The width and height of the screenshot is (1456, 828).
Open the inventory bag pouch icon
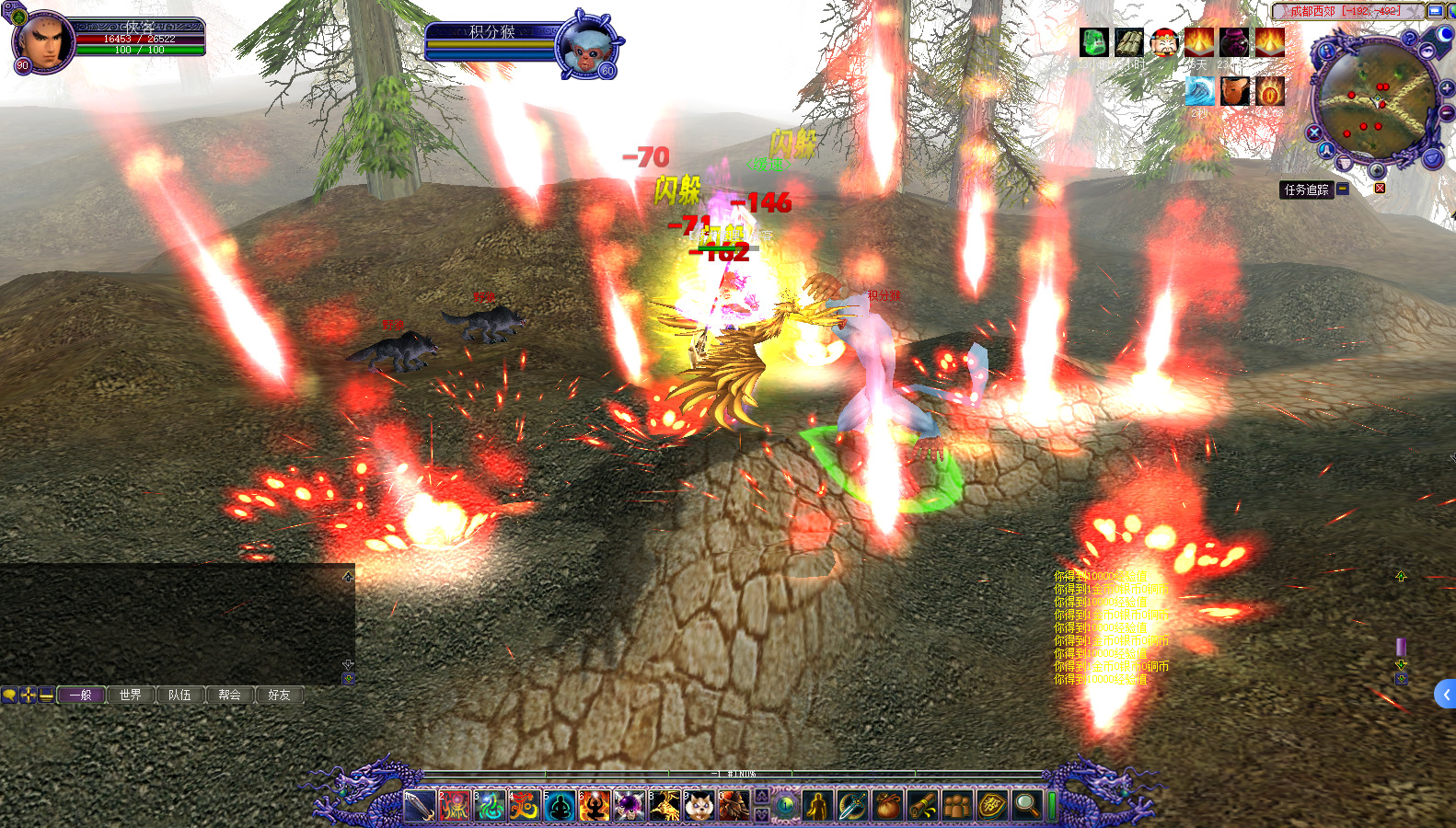[887, 806]
